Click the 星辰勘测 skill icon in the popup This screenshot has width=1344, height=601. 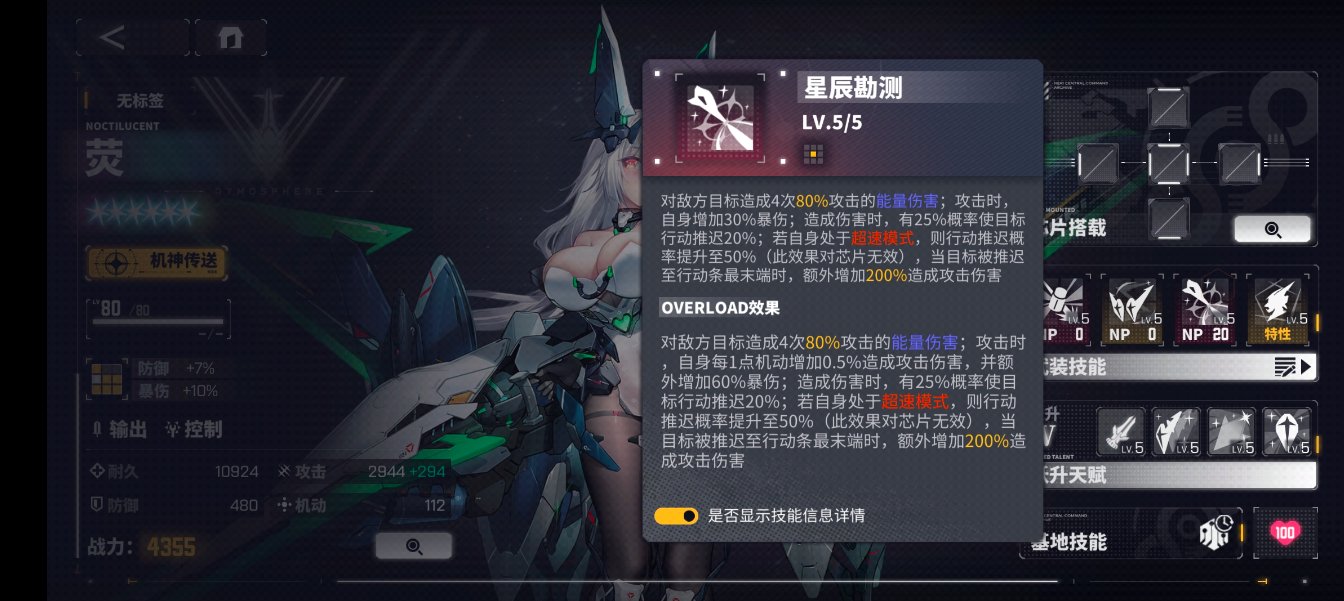(x=718, y=118)
